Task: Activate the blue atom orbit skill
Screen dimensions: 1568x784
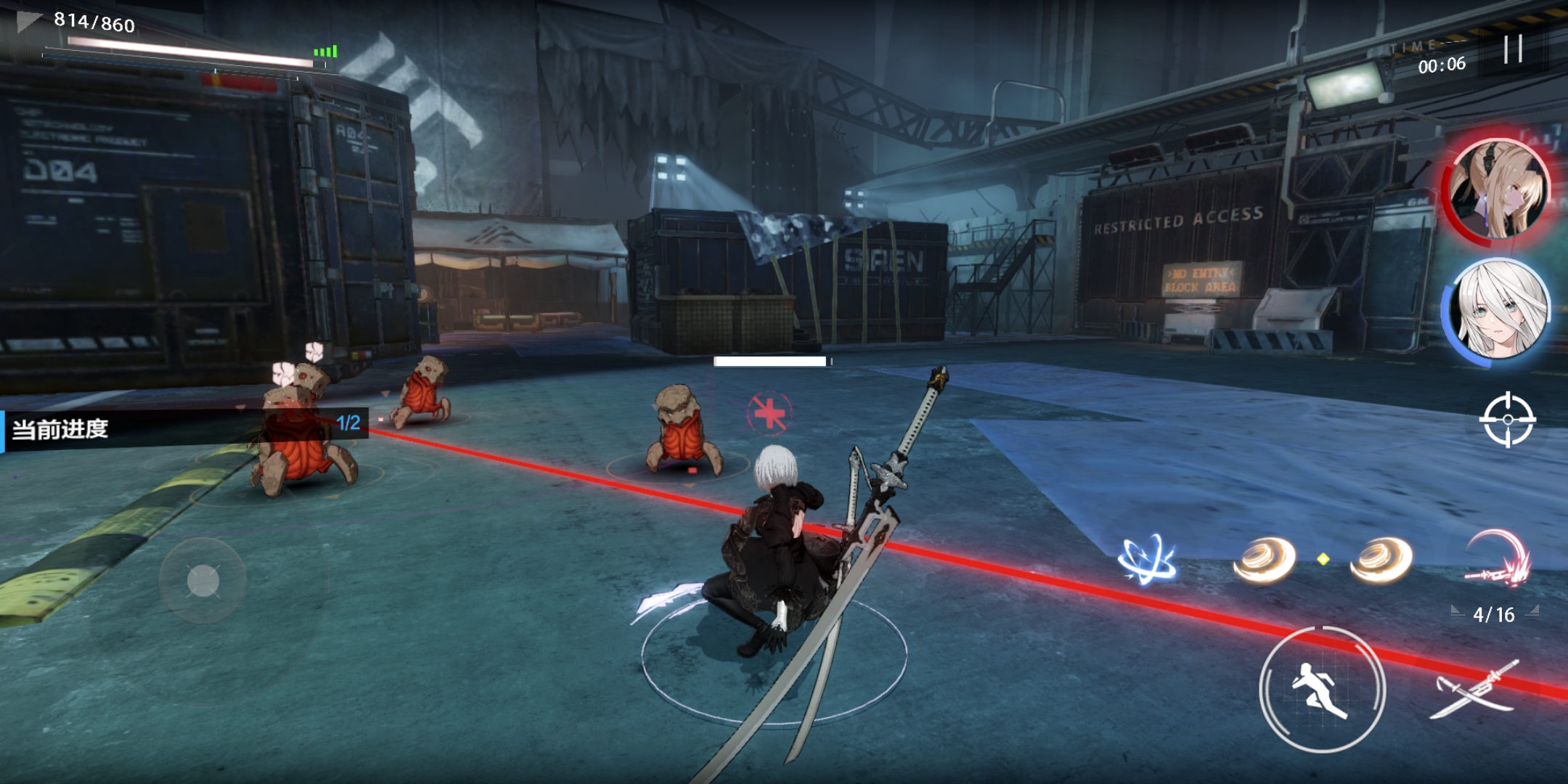Action: (1147, 560)
